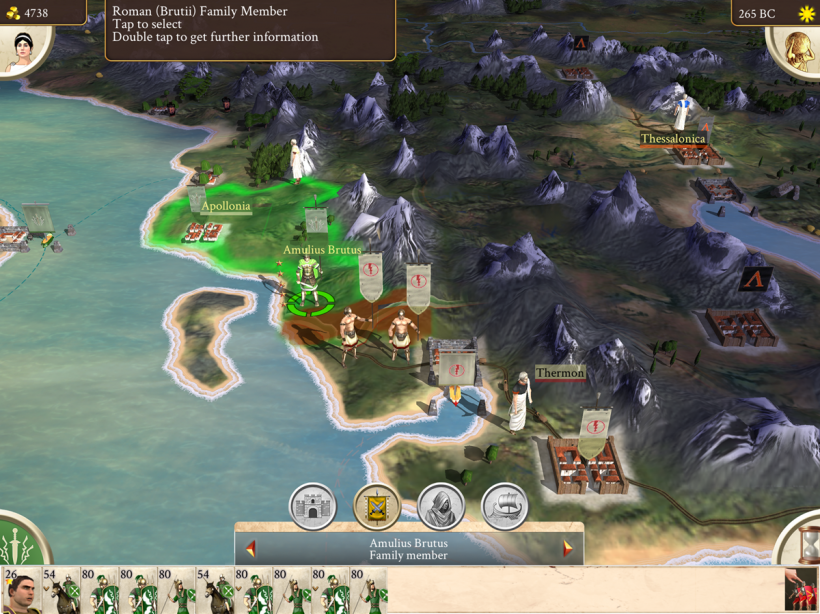Switch to the armies tab with the banner icon
The width and height of the screenshot is (820, 614).
coord(377,507)
